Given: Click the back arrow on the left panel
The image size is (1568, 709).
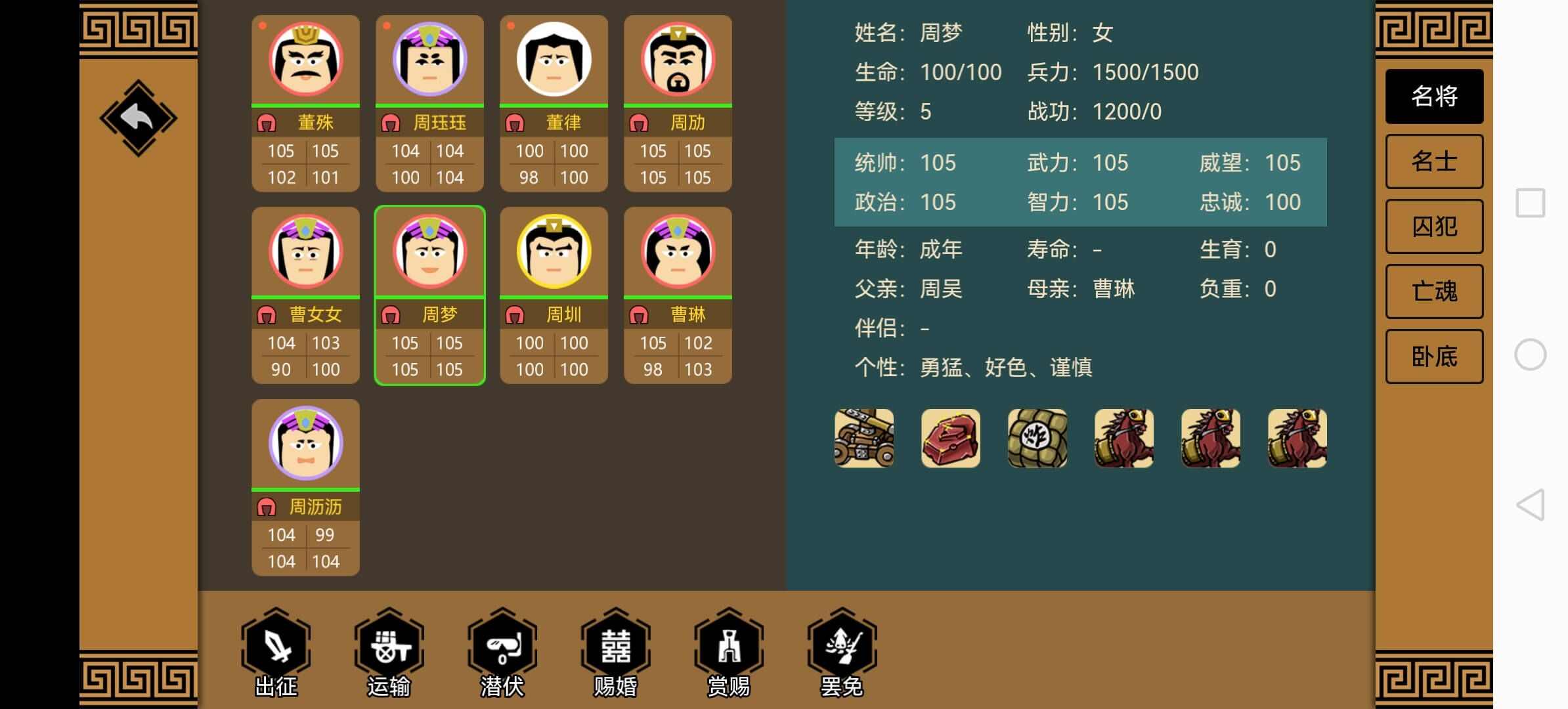Looking at the screenshot, I should [139, 117].
